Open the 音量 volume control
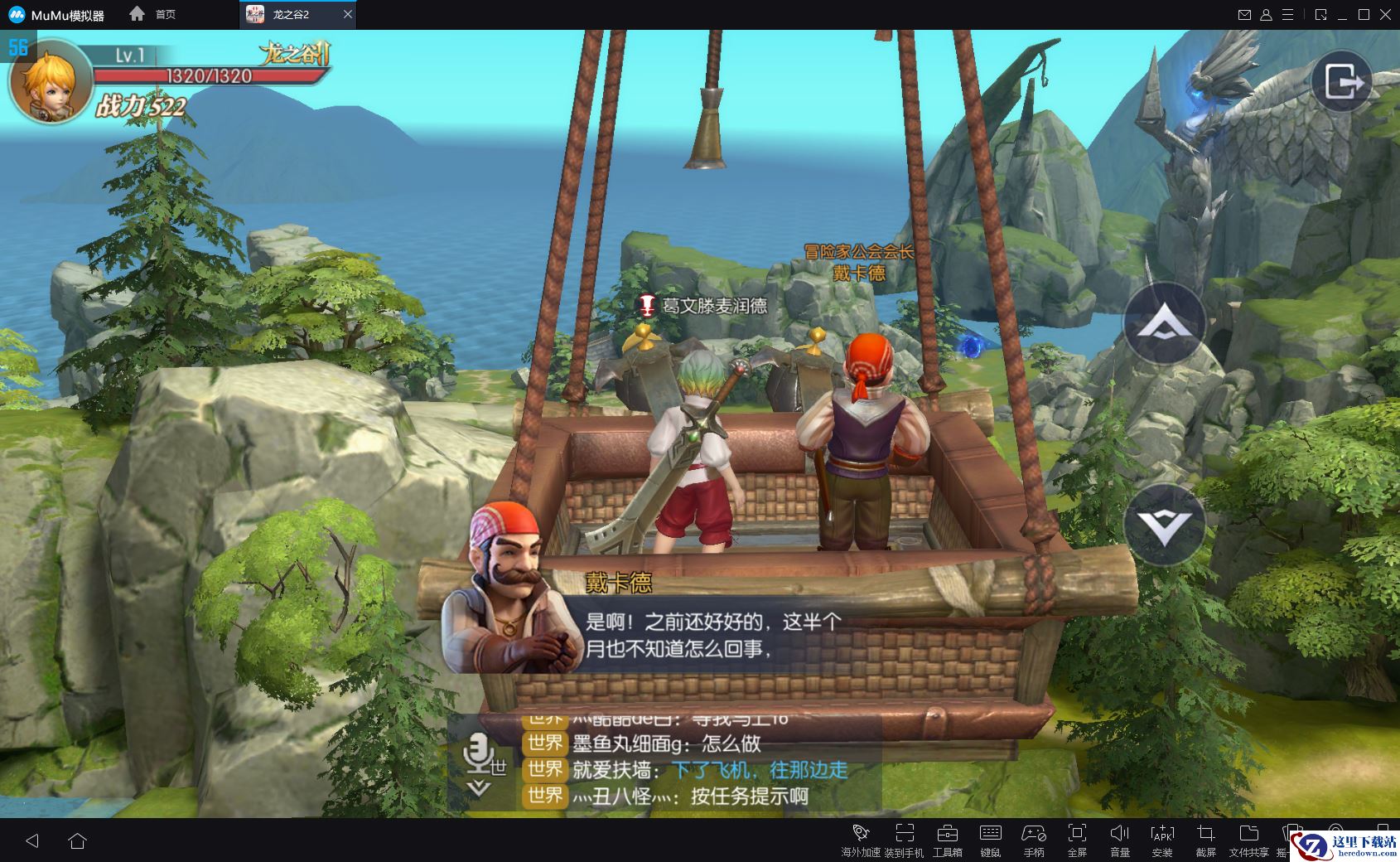Screen dimensions: 1400x862 point(1120,839)
